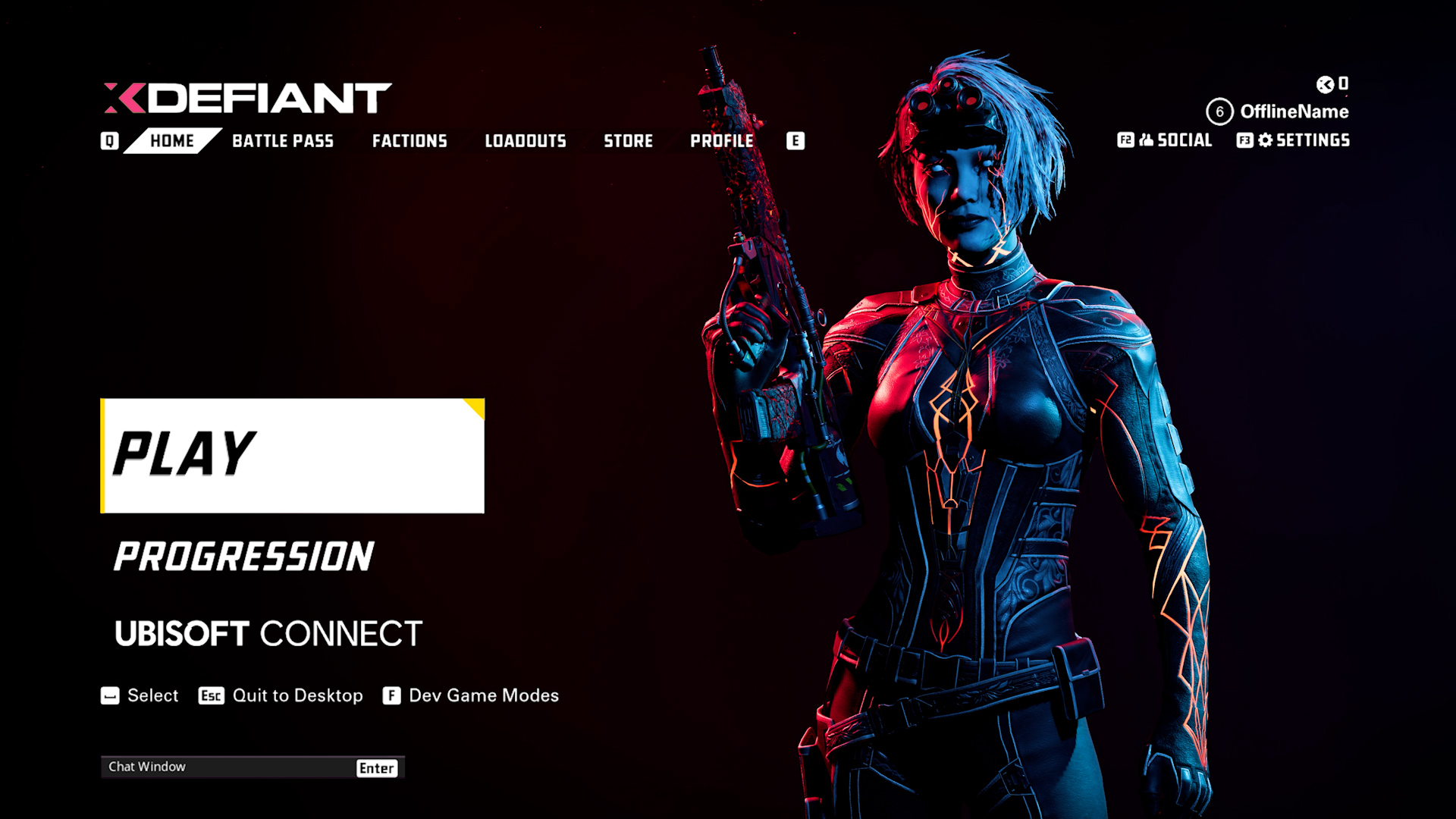Show the Dev Game Modes
The width and height of the screenshot is (1456, 819).
click(x=483, y=696)
